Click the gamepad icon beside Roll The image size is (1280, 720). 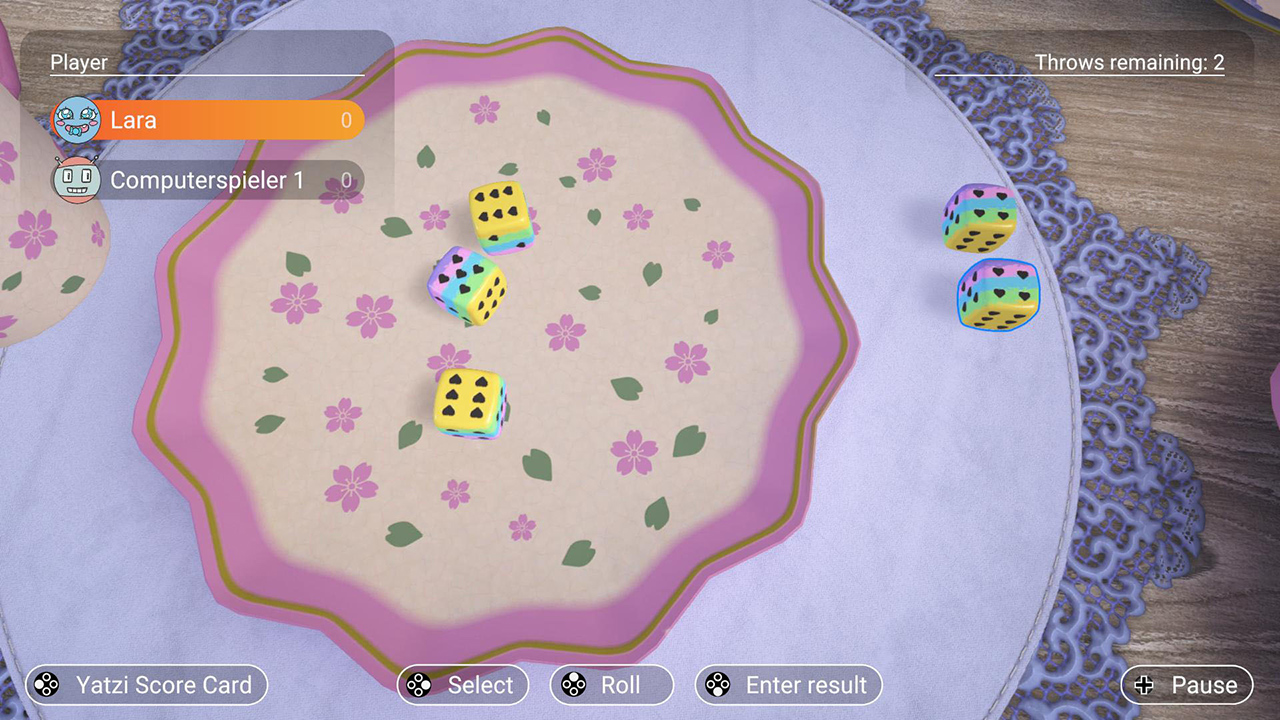(x=572, y=685)
